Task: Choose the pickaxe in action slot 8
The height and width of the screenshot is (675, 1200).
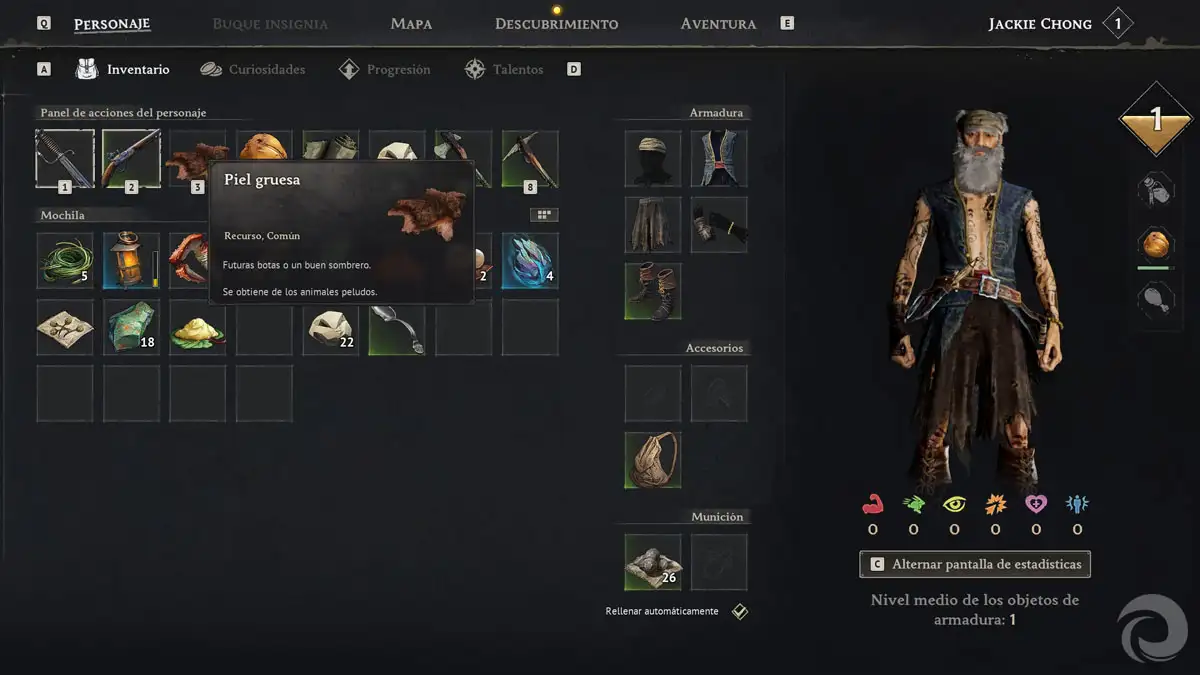Action: (530, 159)
